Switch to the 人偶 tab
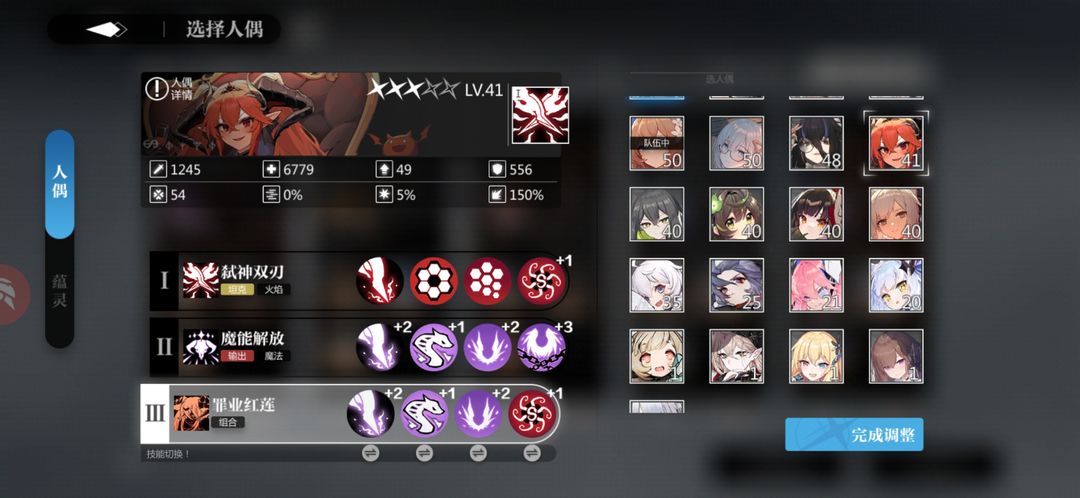The image size is (1080, 498). tap(60, 184)
